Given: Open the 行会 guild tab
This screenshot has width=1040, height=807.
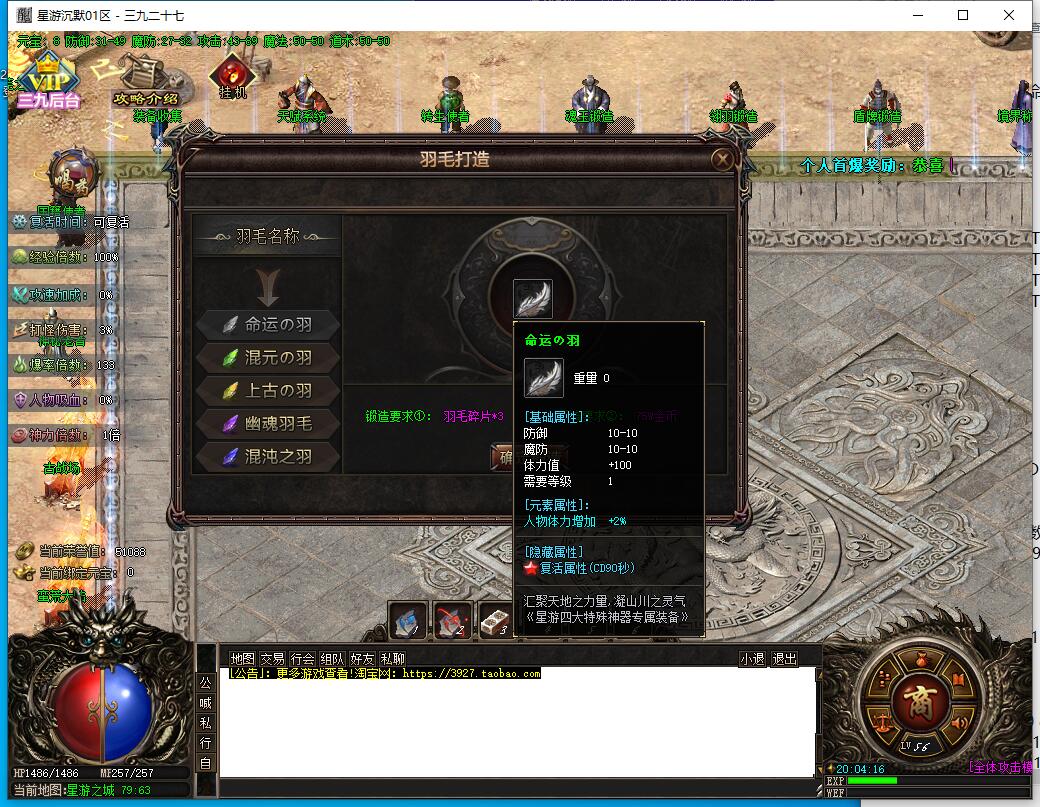Looking at the screenshot, I should pyautogui.click(x=302, y=659).
